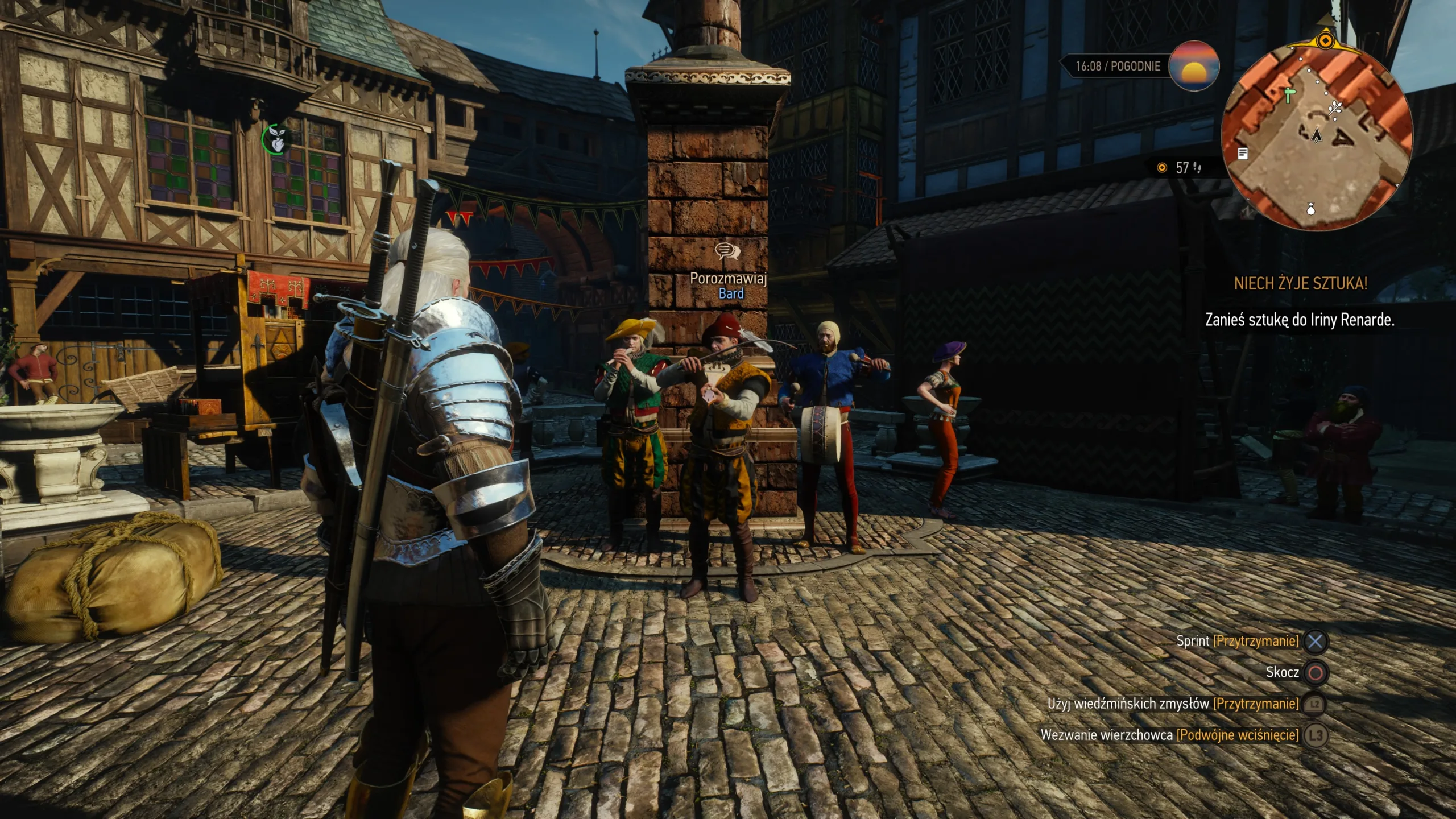This screenshot has width=1456, height=819.
Task: Click the green signpost marker on the minimap
Action: tap(1289, 94)
